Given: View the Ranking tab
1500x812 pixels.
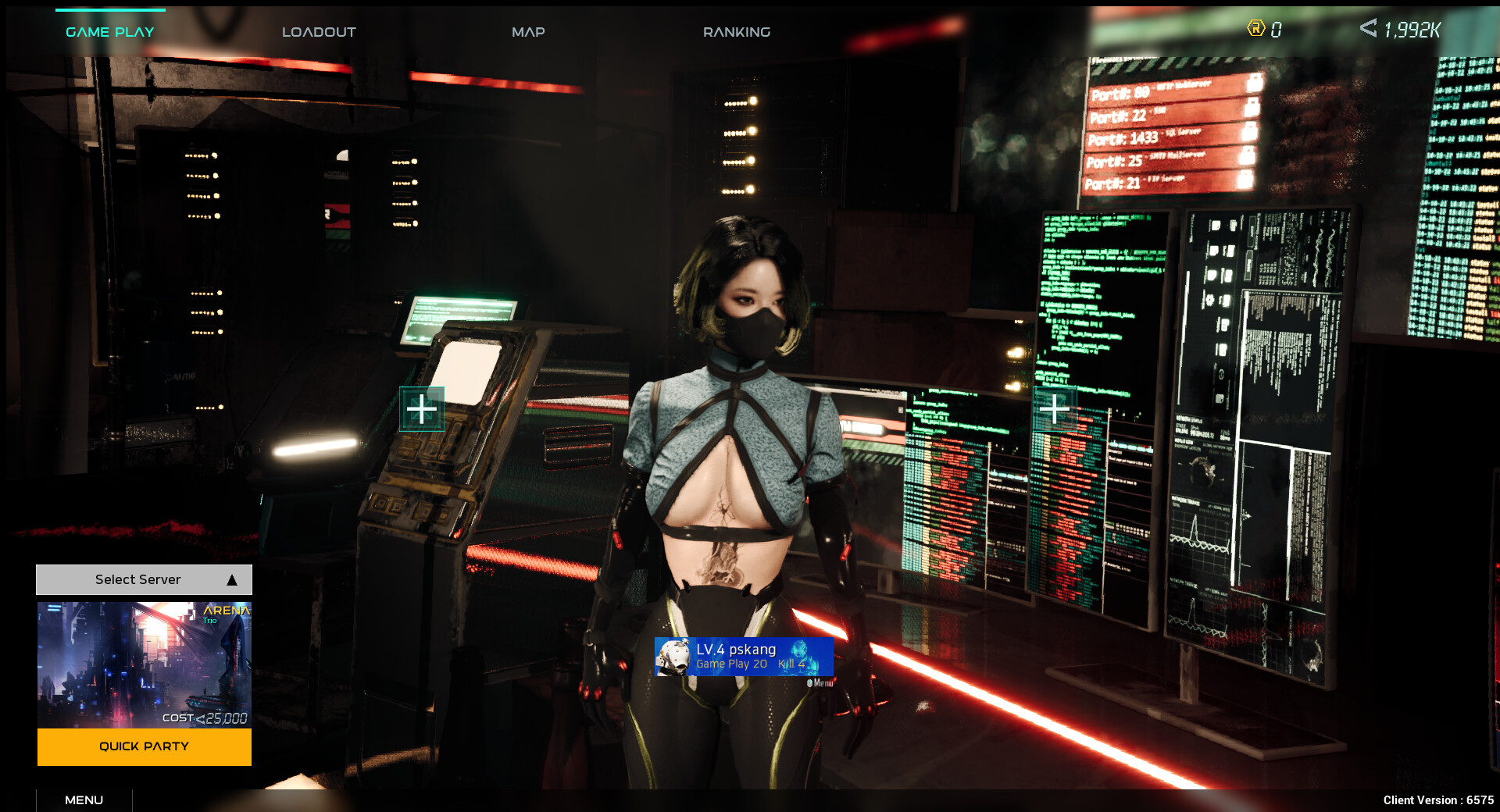Looking at the screenshot, I should tap(736, 32).
